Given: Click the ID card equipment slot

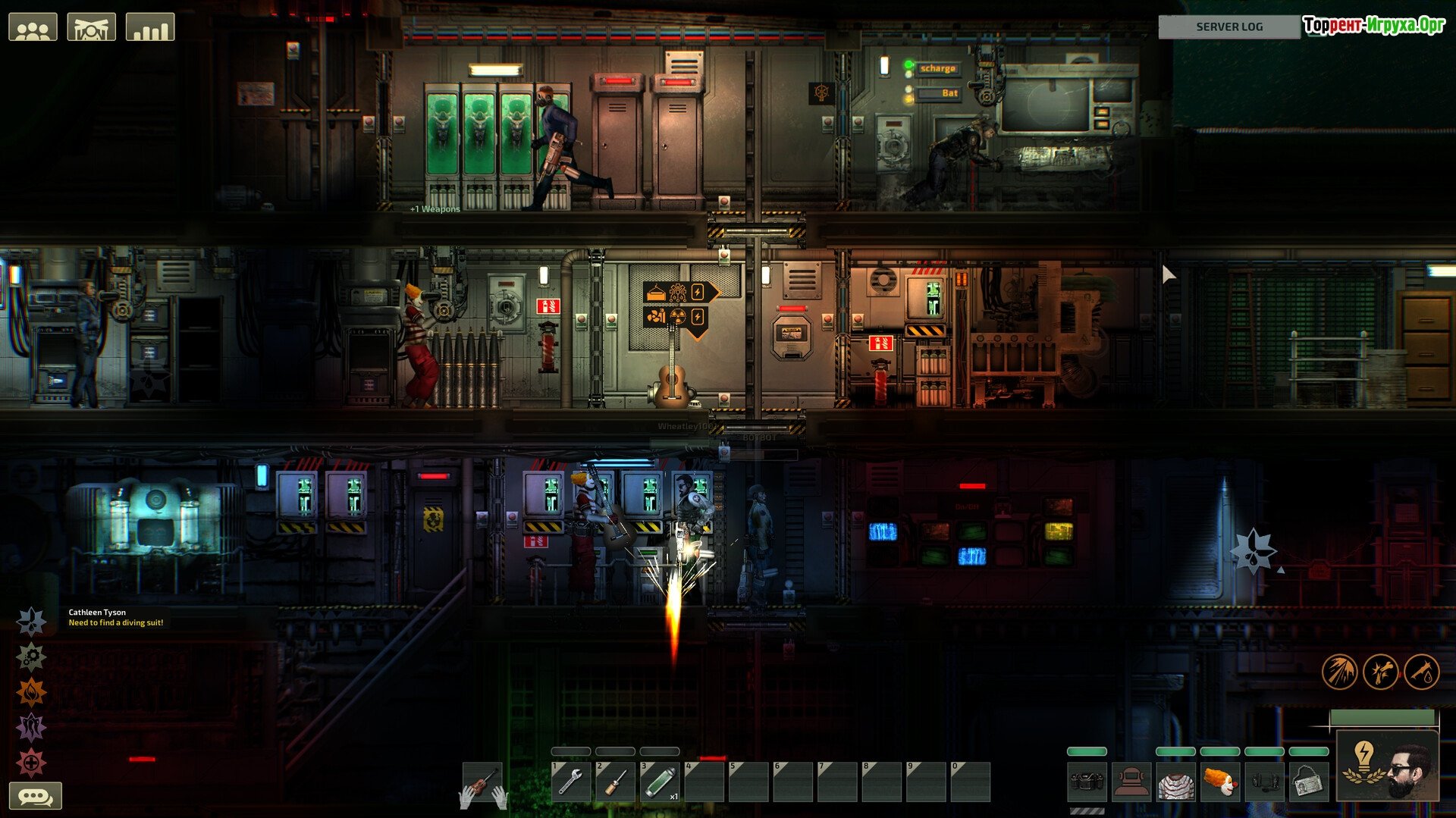Looking at the screenshot, I should click(1308, 782).
